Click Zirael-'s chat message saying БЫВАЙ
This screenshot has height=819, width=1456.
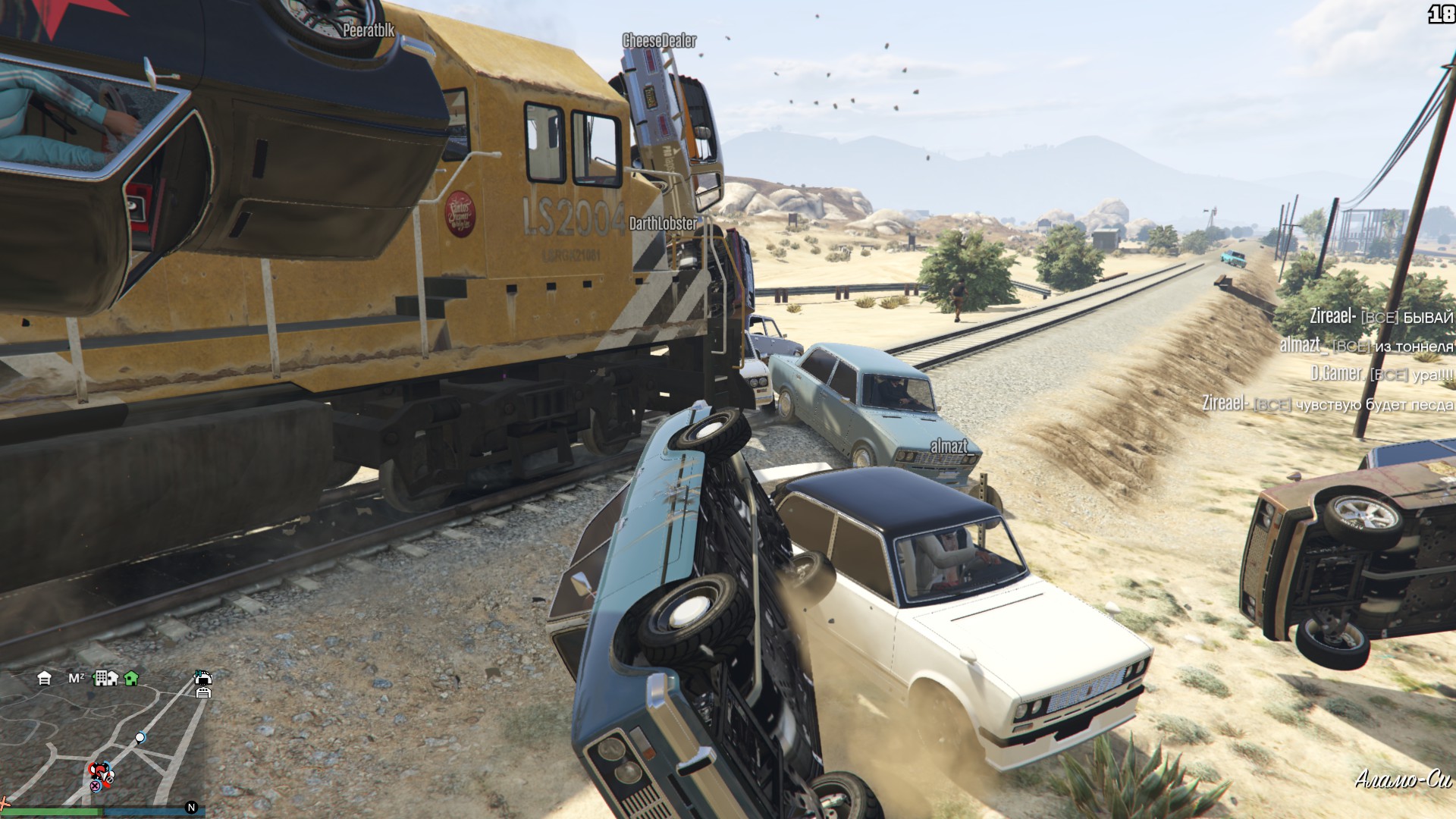[x=1380, y=317]
